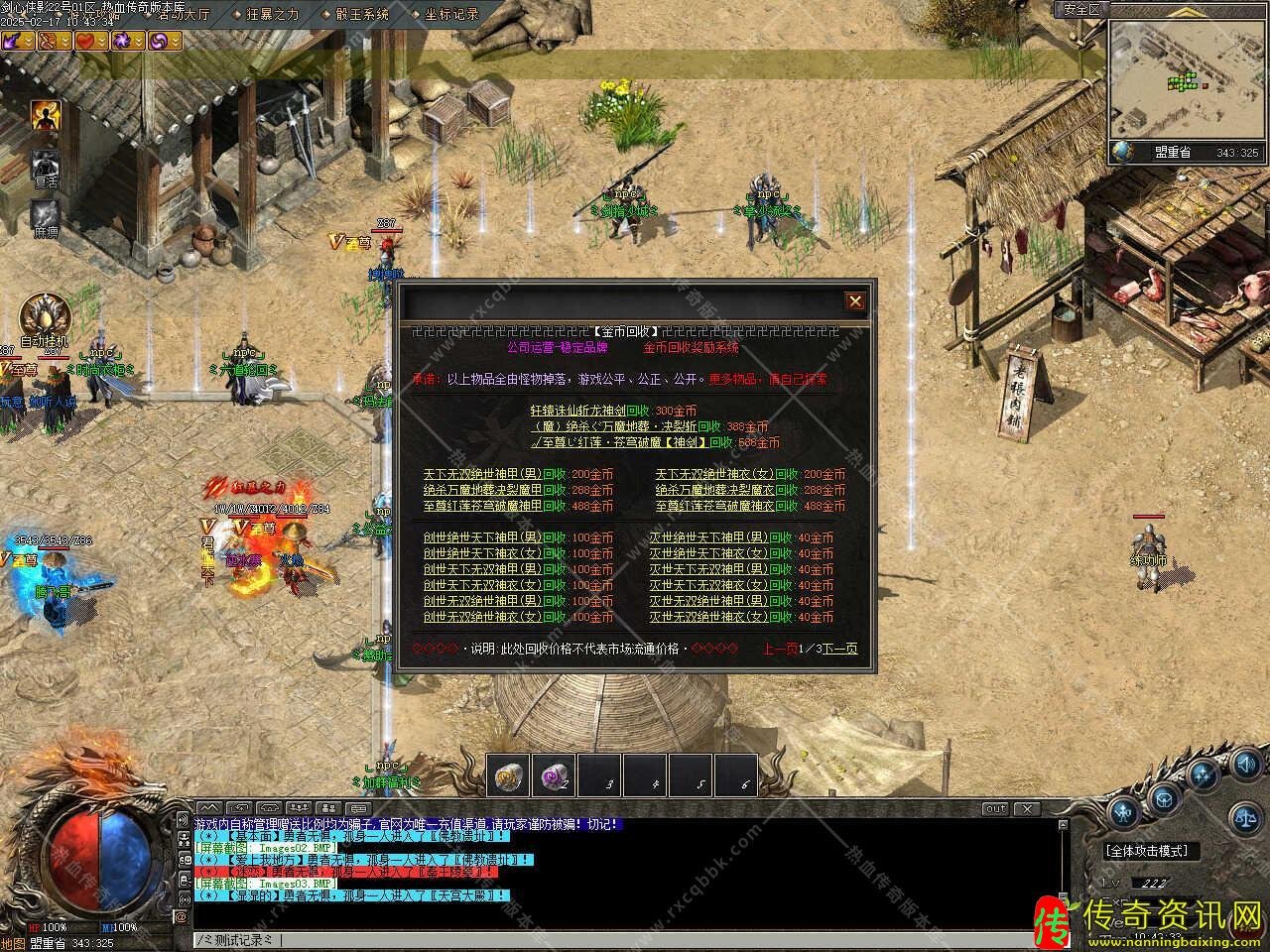Go to previous page (上一页) of recycle list
The width and height of the screenshot is (1270, 952).
point(779,649)
